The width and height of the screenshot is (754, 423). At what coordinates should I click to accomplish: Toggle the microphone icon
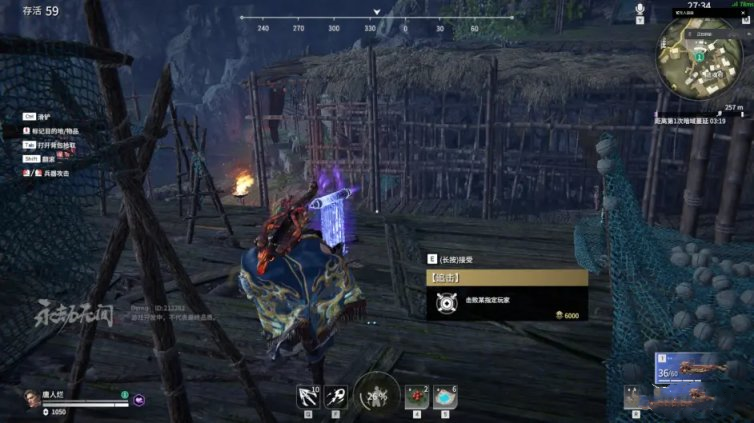640,9
